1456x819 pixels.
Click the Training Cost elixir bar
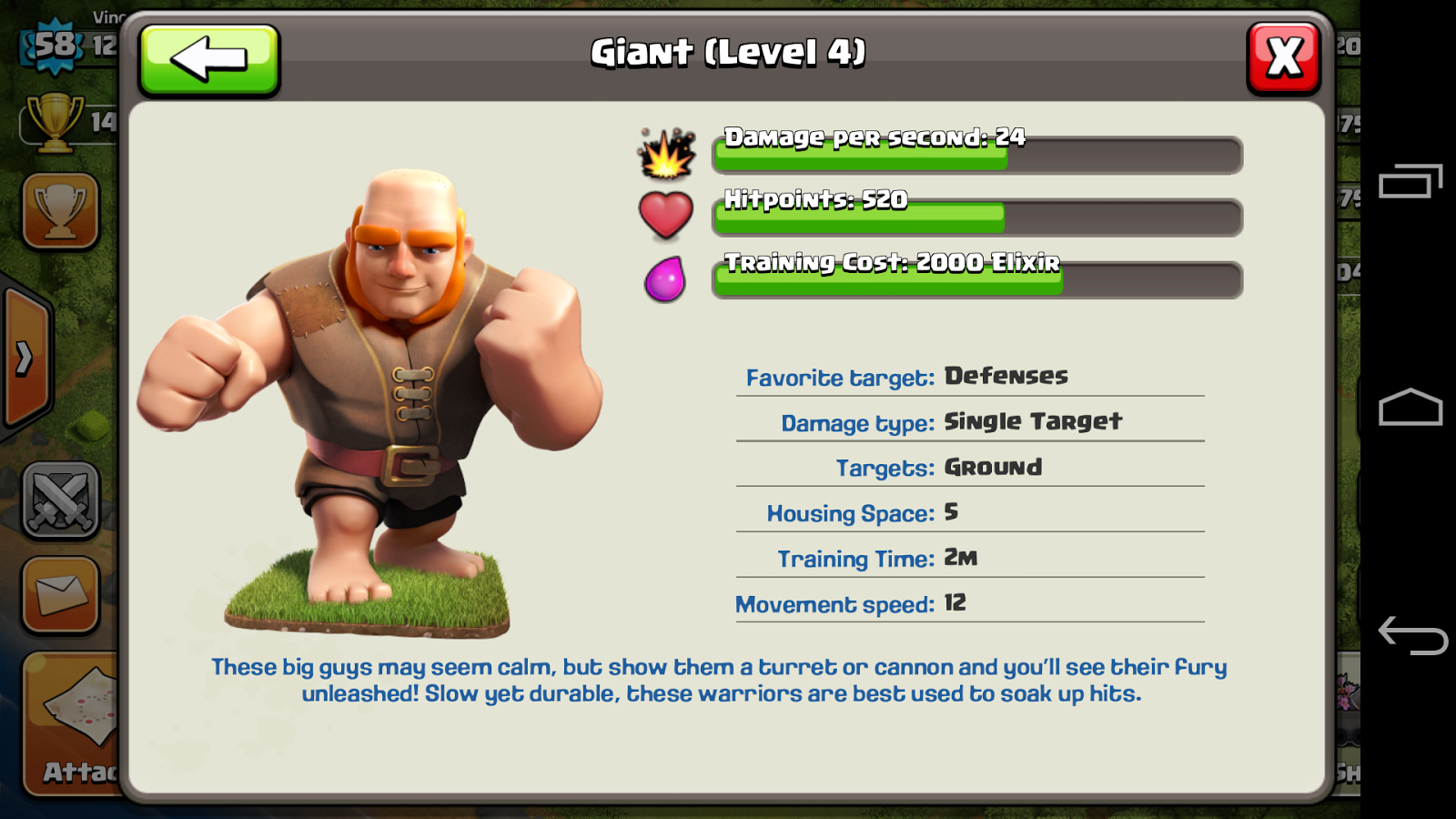(974, 280)
